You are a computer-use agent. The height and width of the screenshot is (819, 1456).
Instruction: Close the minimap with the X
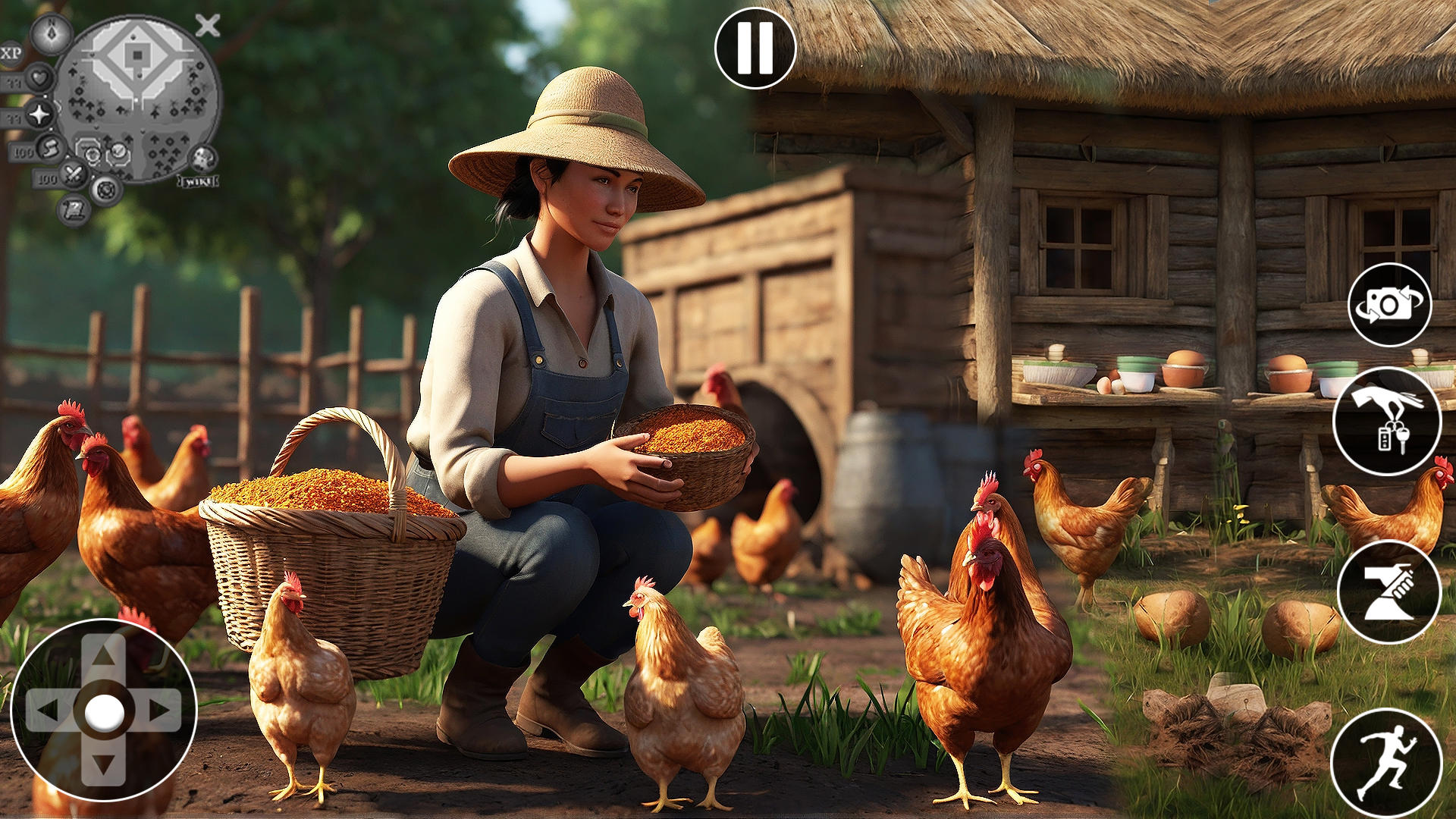click(x=206, y=25)
